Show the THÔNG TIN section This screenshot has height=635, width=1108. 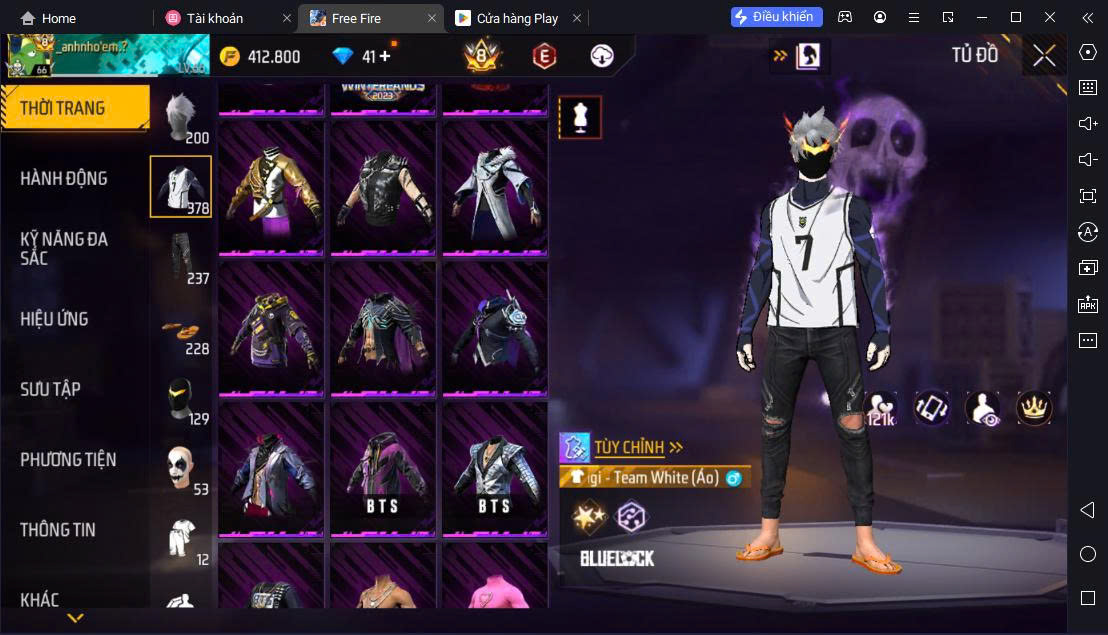coord(58,530)
